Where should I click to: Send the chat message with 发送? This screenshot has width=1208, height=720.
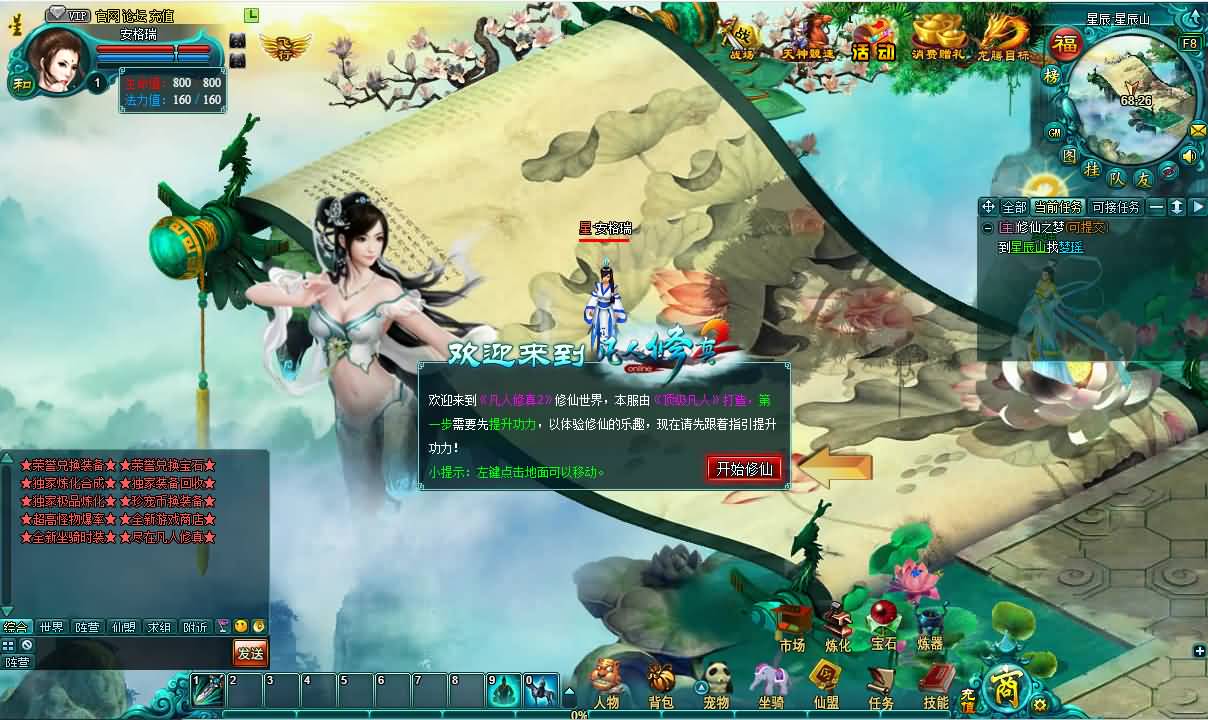250,653
